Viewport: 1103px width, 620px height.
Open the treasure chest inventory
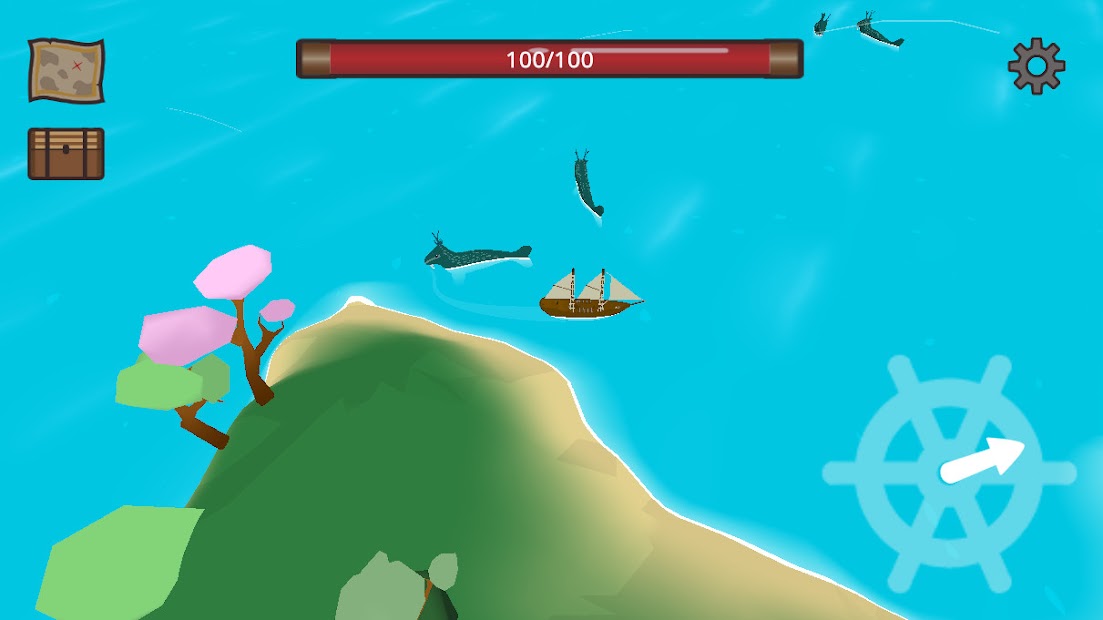pyautogui.click(x=66, y=153)
